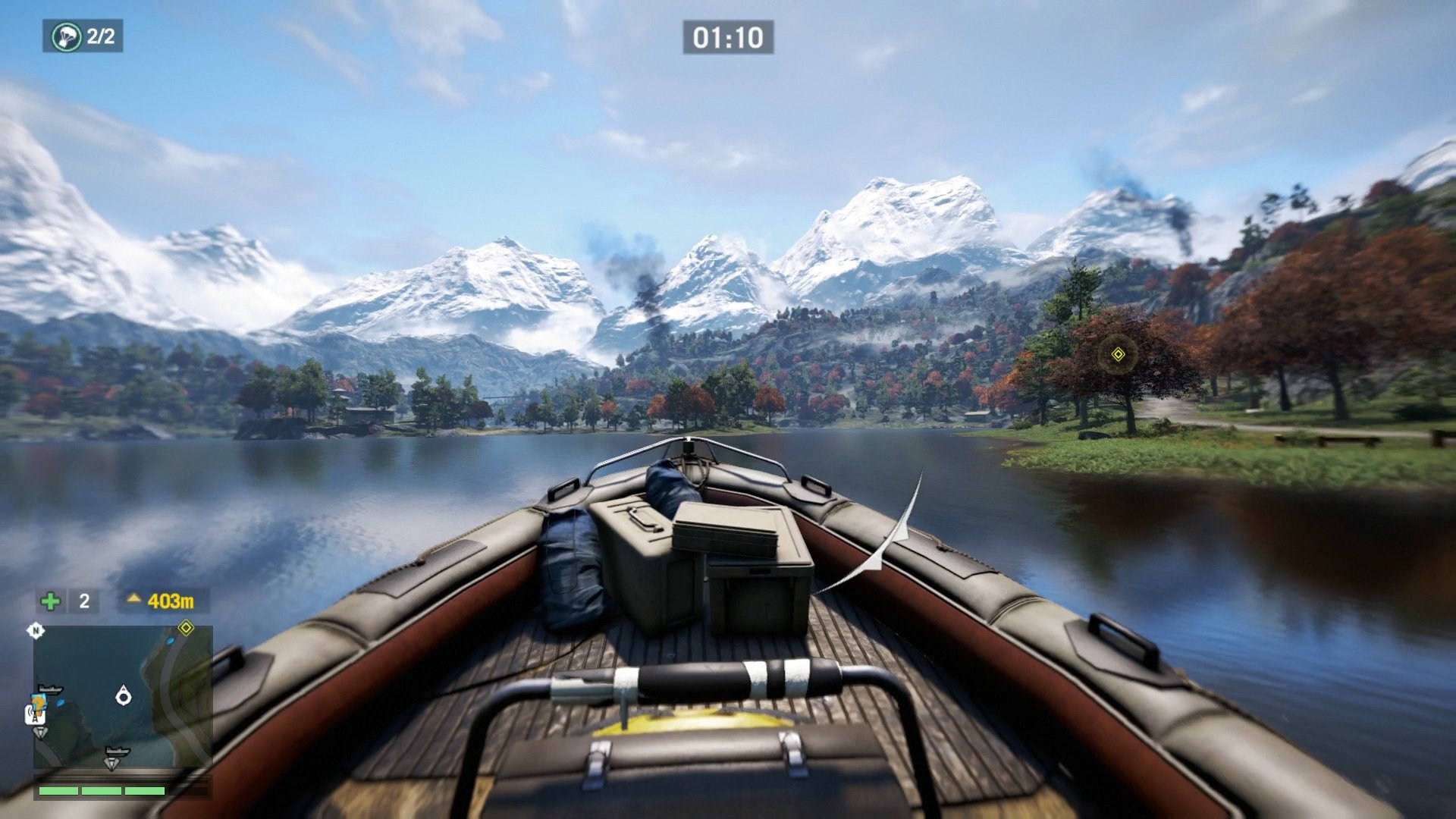Screen dimensions: 1456x819
Task: Select the North compass indicator on the minimap
Action: point(36,630)
